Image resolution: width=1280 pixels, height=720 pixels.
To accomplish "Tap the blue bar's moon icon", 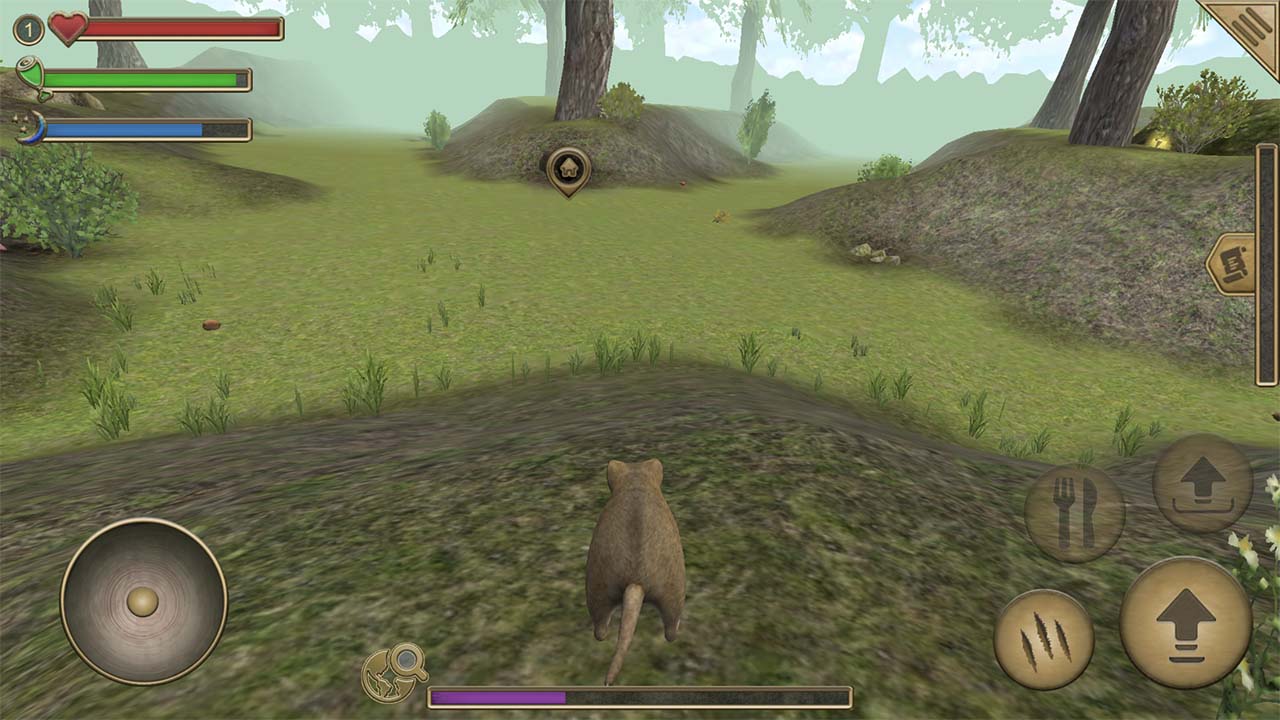I will click(33, 126).
